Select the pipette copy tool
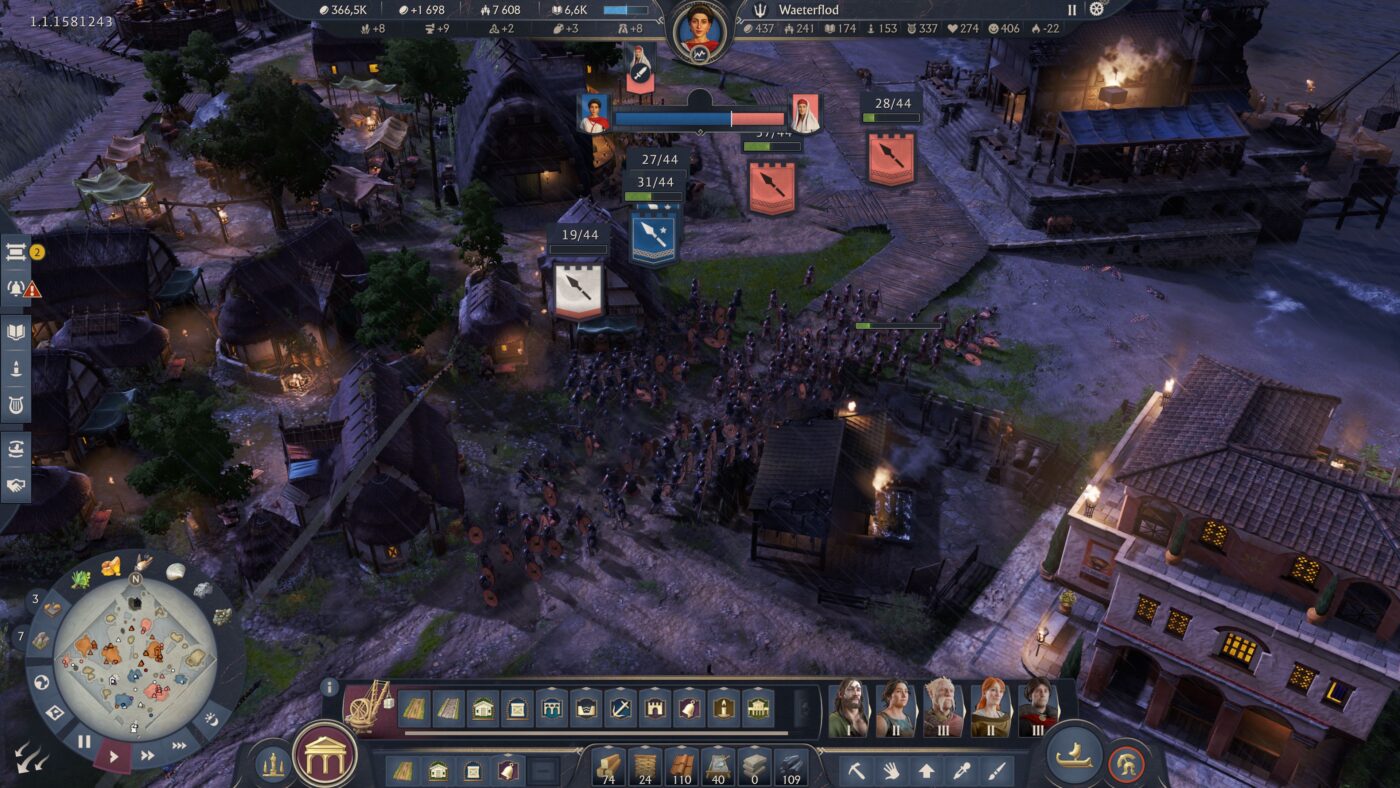This screenshot has height=788, width=1400. [x=960, y=770]
